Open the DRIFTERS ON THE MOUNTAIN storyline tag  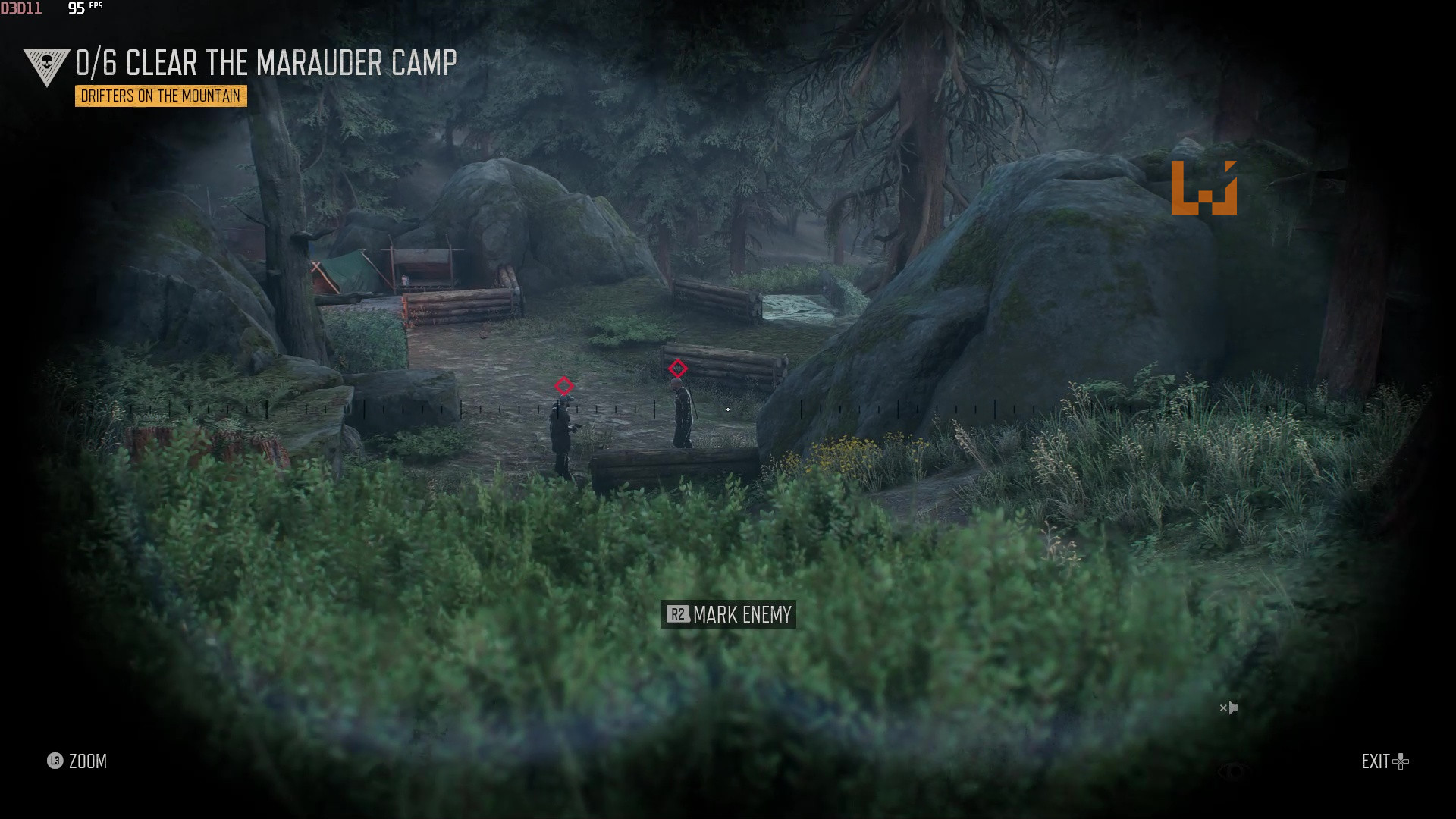(x=160, y=96)
